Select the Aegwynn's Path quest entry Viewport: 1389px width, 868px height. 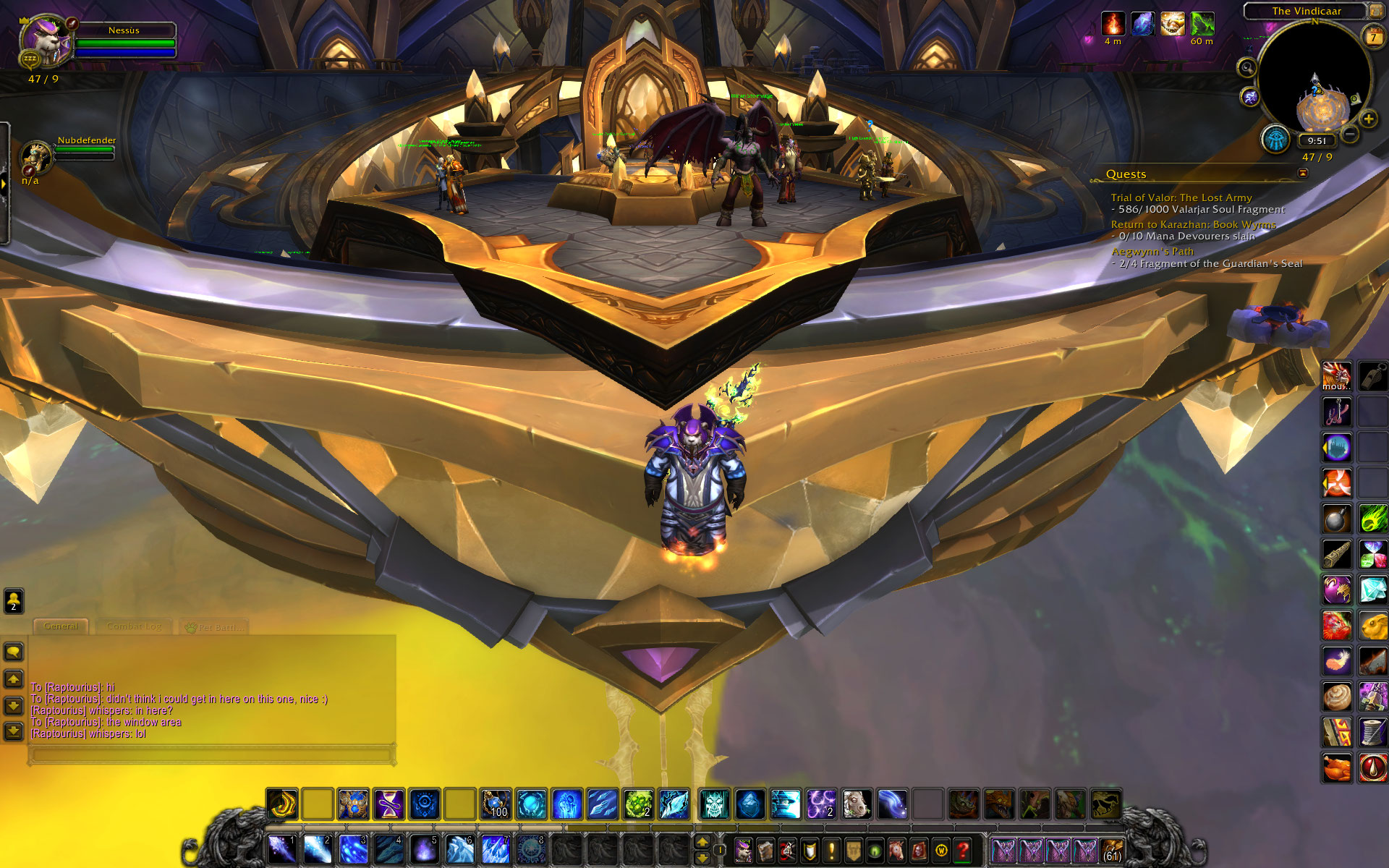(x=1152, y=251)
